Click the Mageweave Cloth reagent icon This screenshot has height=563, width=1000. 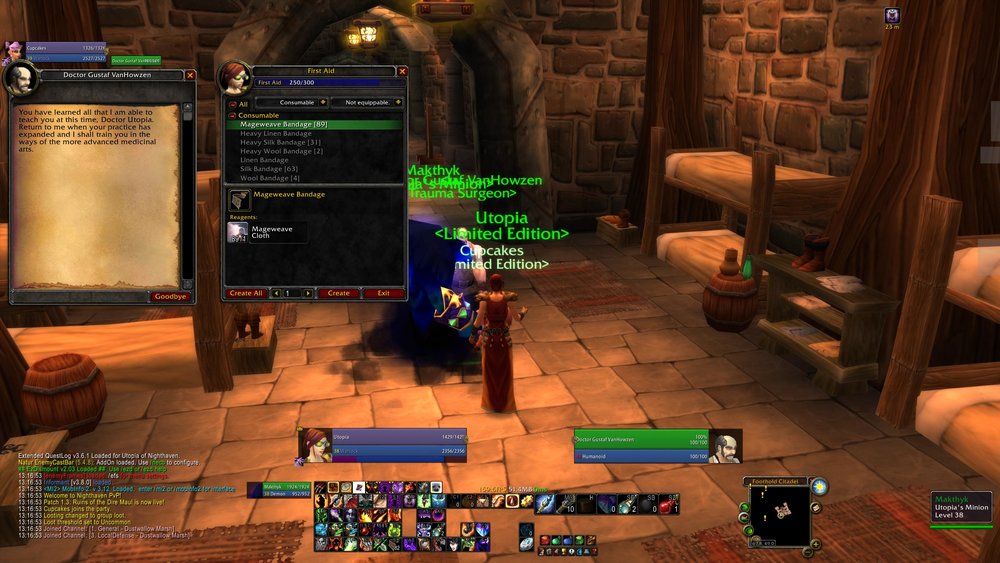pos(238,232)
